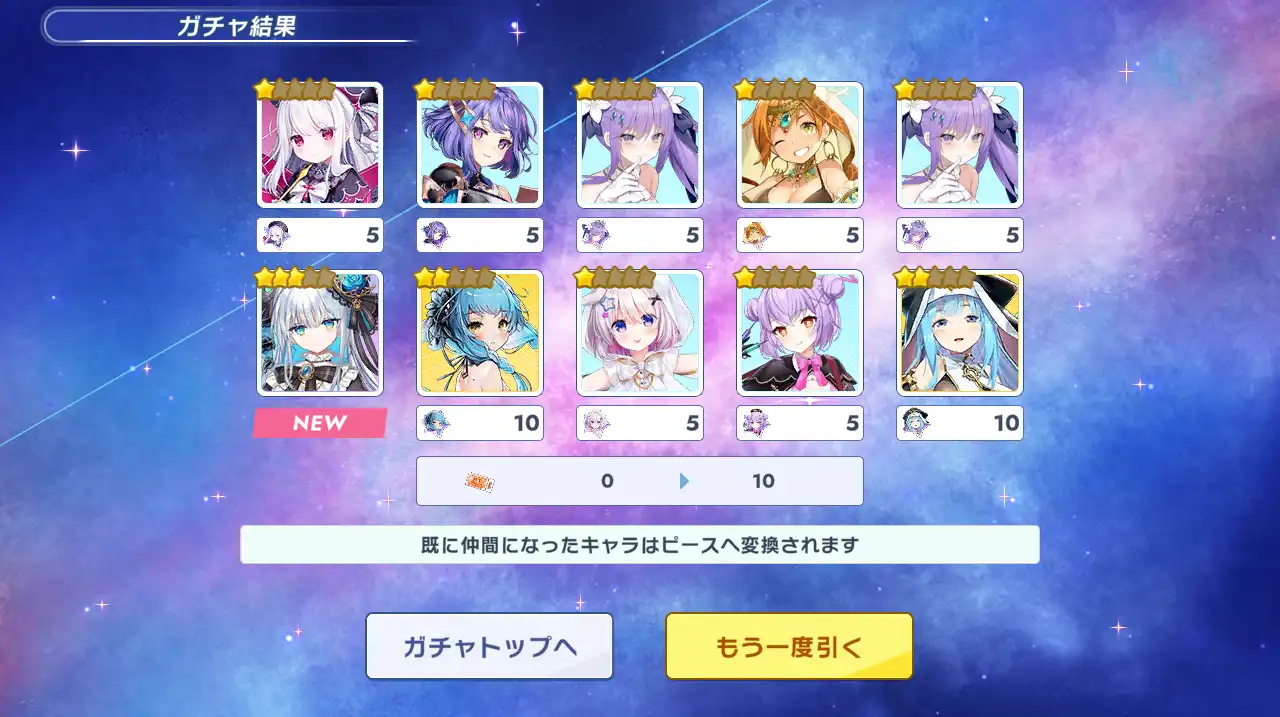
Task: Click the ガチャトップへ button
Action: click(x=489, y=646)
